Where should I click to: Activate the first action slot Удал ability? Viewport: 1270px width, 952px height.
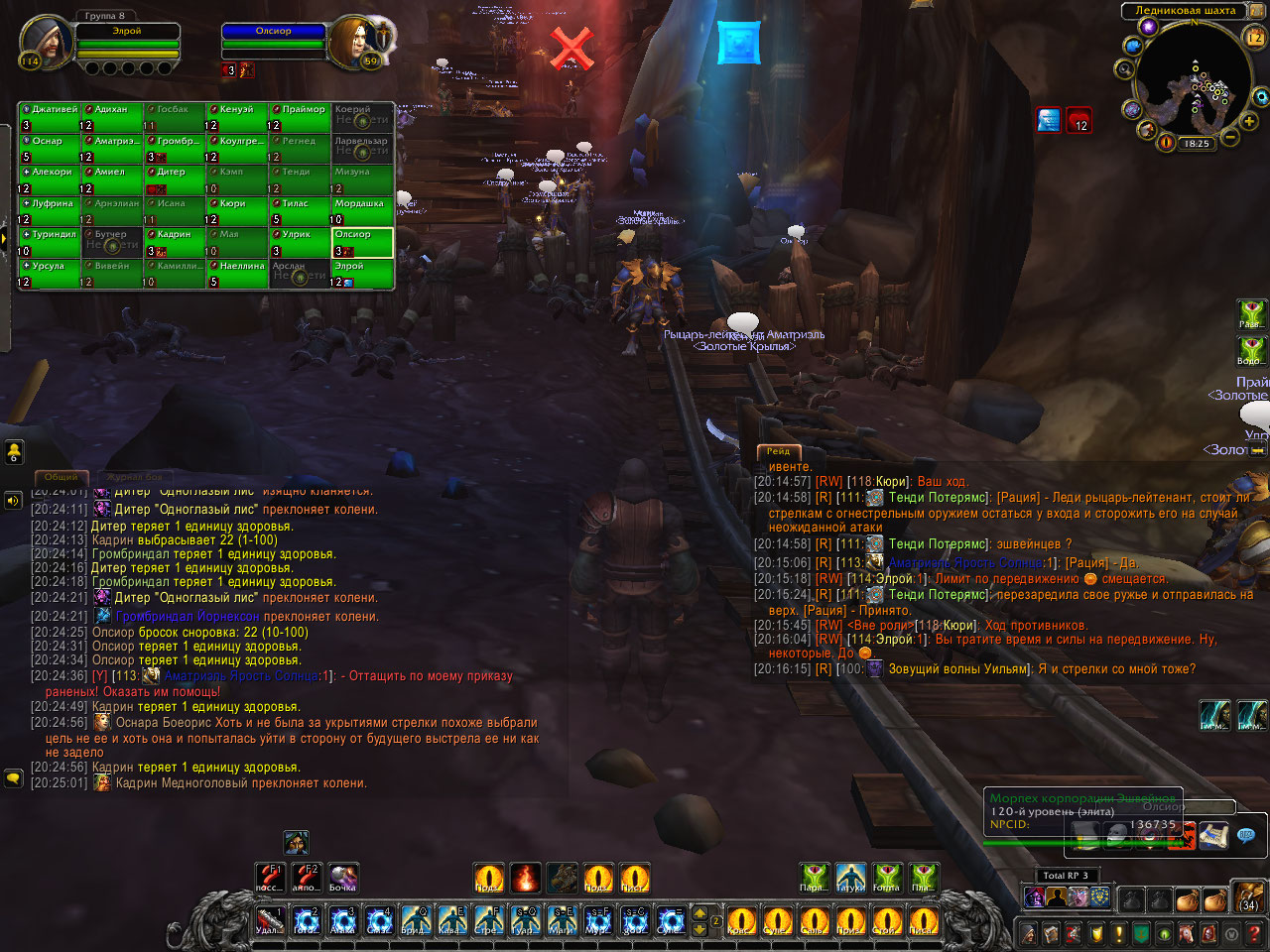coord(270,921)
